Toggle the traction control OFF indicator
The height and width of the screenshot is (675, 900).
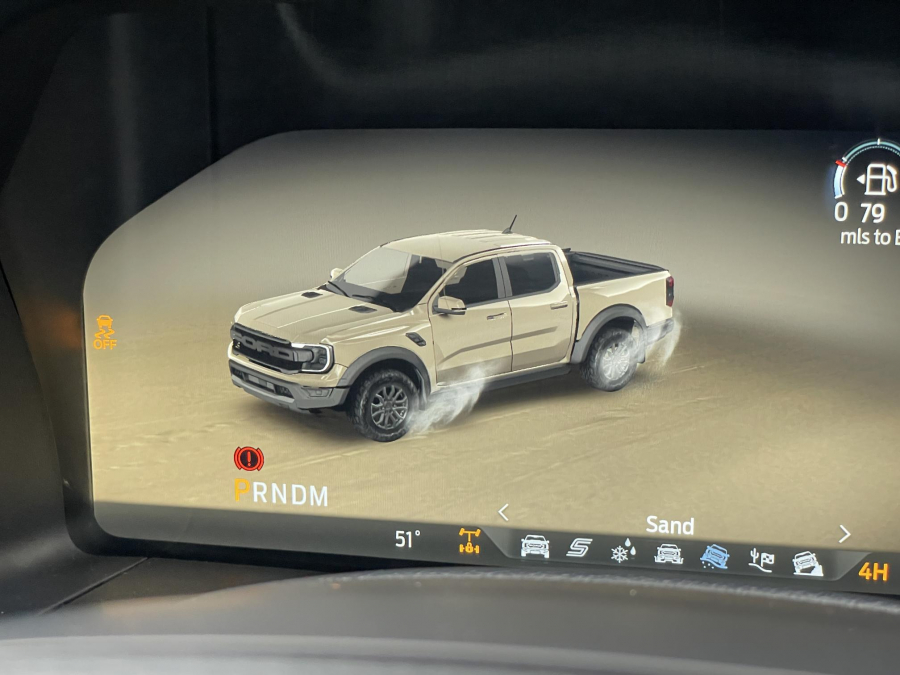point(104,331)
